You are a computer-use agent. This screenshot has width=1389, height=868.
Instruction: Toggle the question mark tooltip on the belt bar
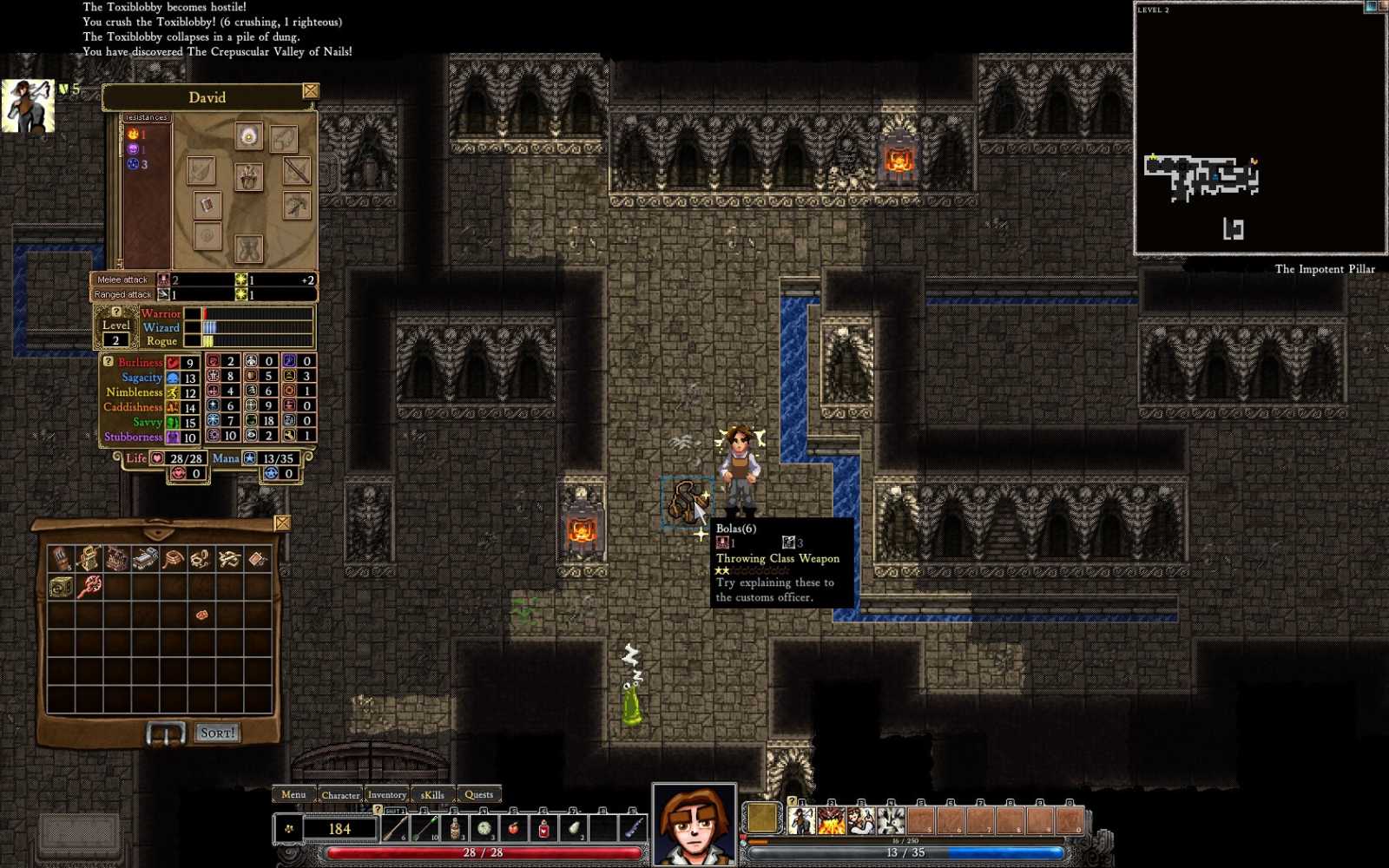pyautogui.click(x=376, y=810)
